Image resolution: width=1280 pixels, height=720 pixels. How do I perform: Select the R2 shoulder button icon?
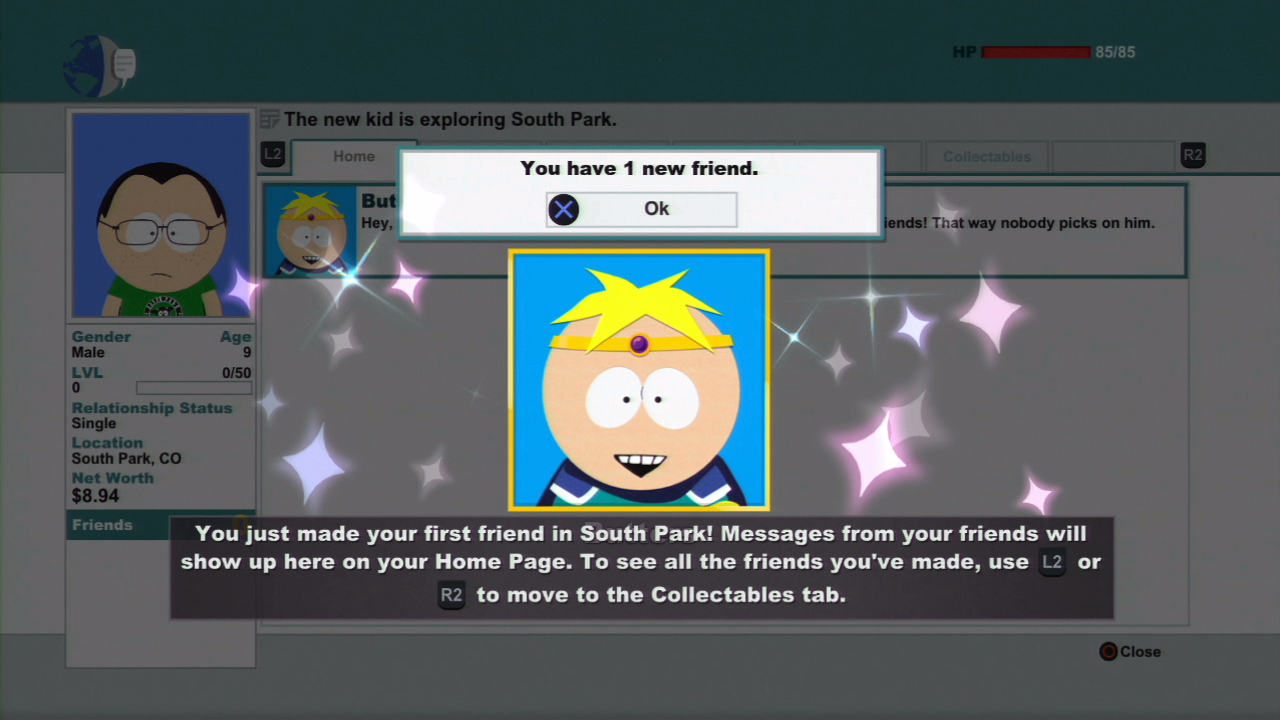1192,155
